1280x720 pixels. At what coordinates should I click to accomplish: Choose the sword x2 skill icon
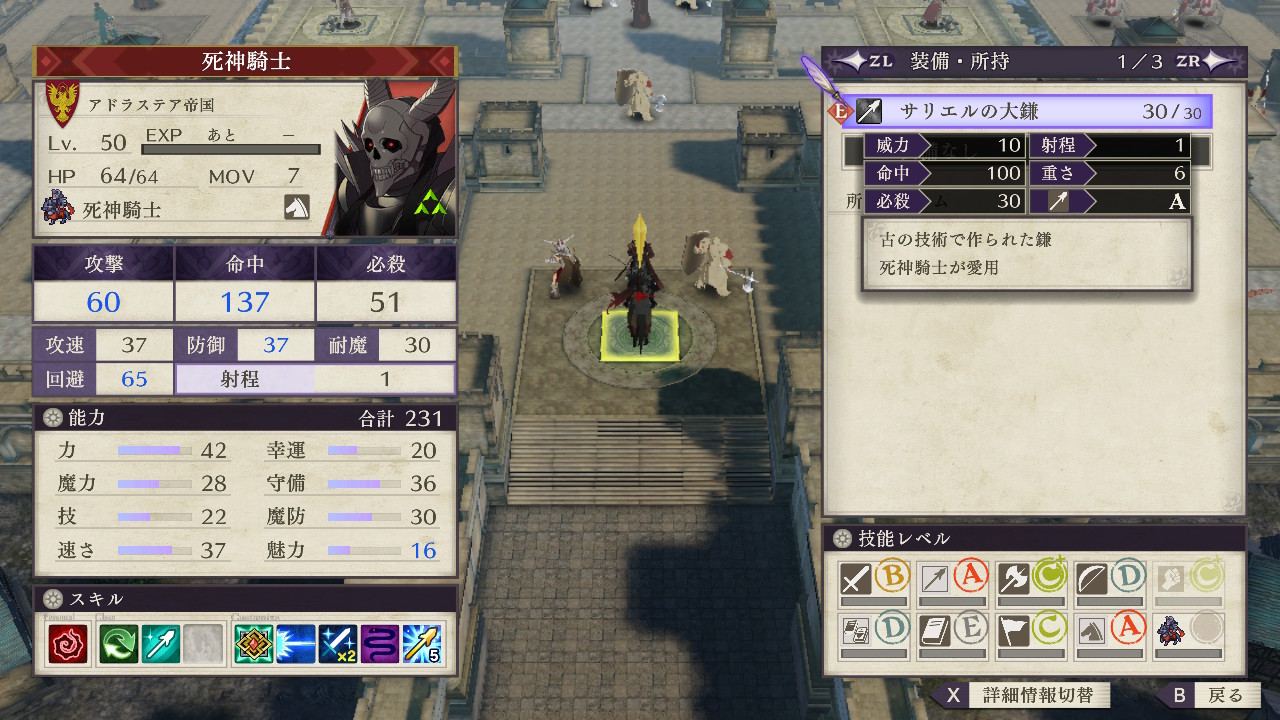tap(338, 644)
